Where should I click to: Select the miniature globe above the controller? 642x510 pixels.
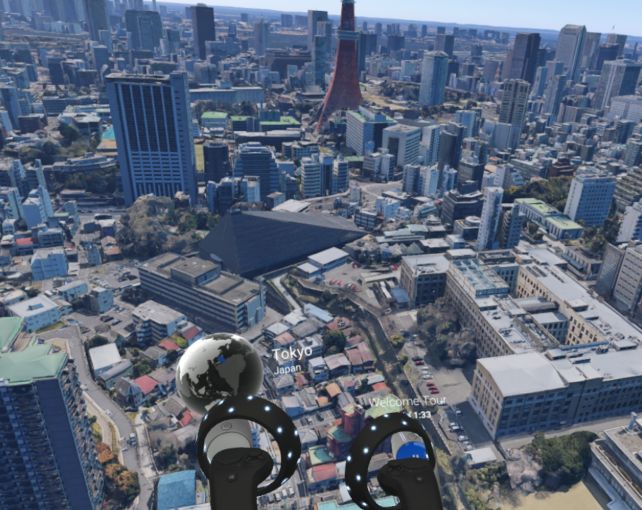point(219,371)
